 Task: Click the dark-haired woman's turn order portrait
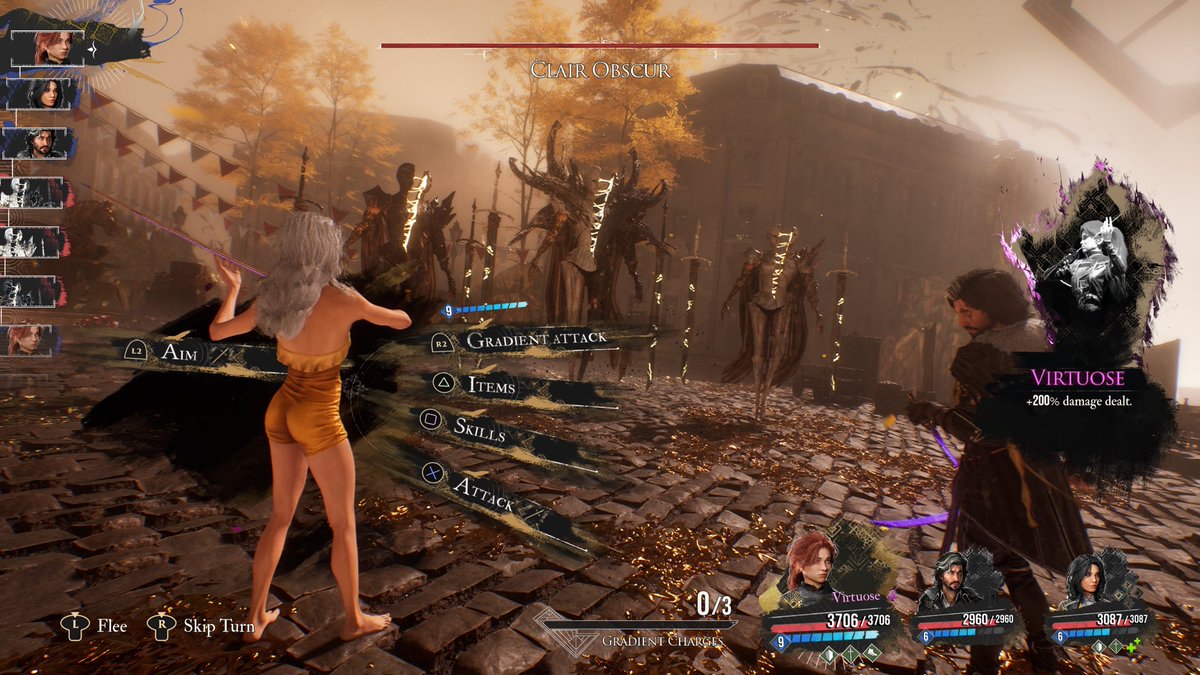click(40, 95)
